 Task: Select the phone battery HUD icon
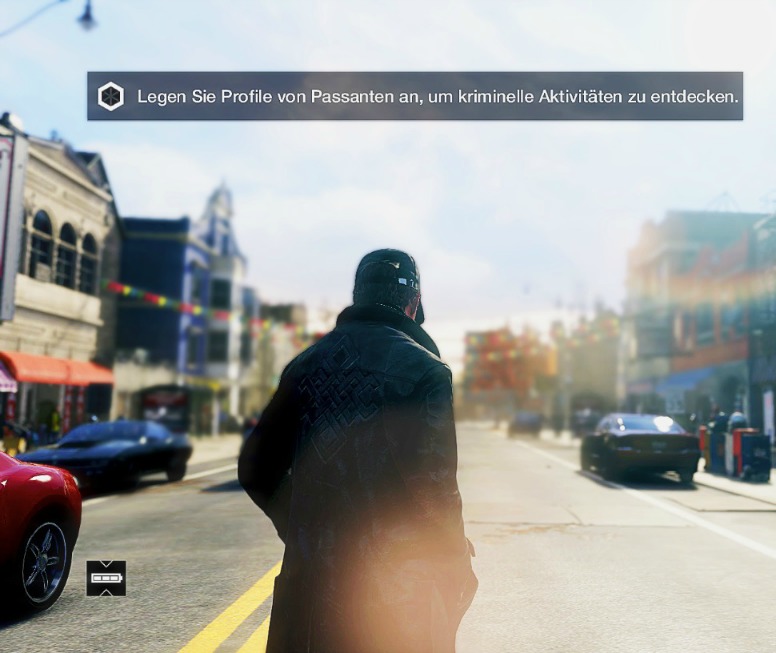106,578
